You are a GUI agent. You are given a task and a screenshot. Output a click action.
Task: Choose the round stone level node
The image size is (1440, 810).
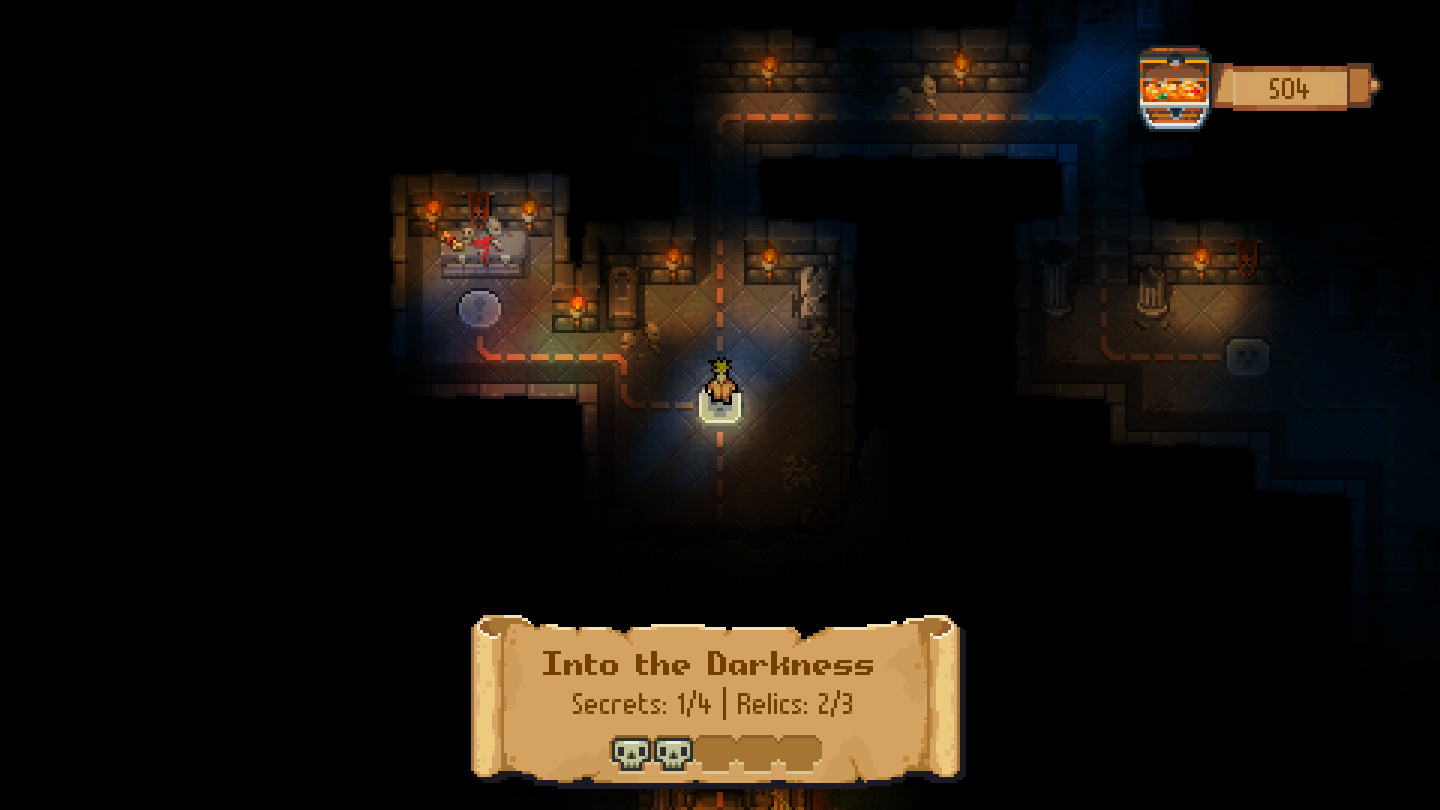[x=479, y=309]
